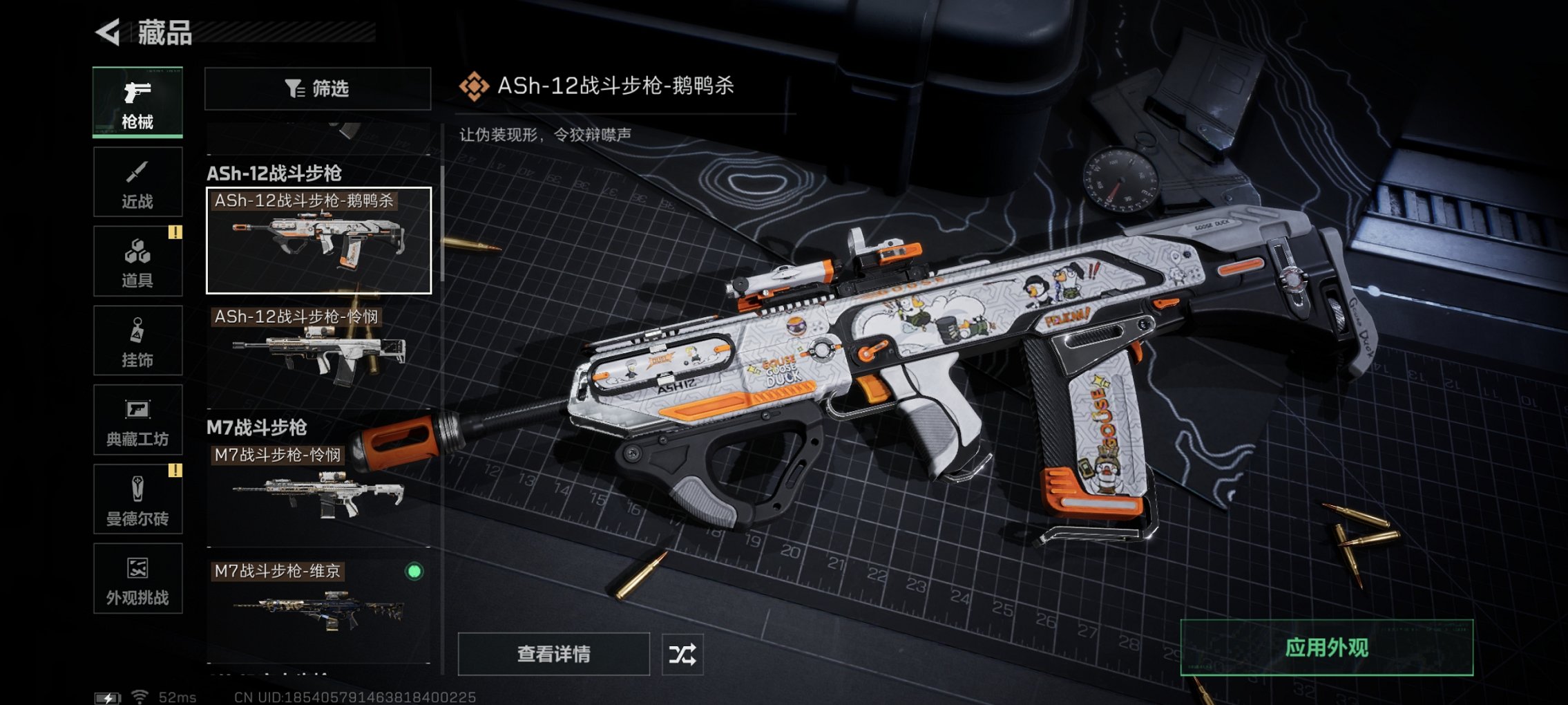Open the 曼德尔砖 category icon

[x=137, y=499]
